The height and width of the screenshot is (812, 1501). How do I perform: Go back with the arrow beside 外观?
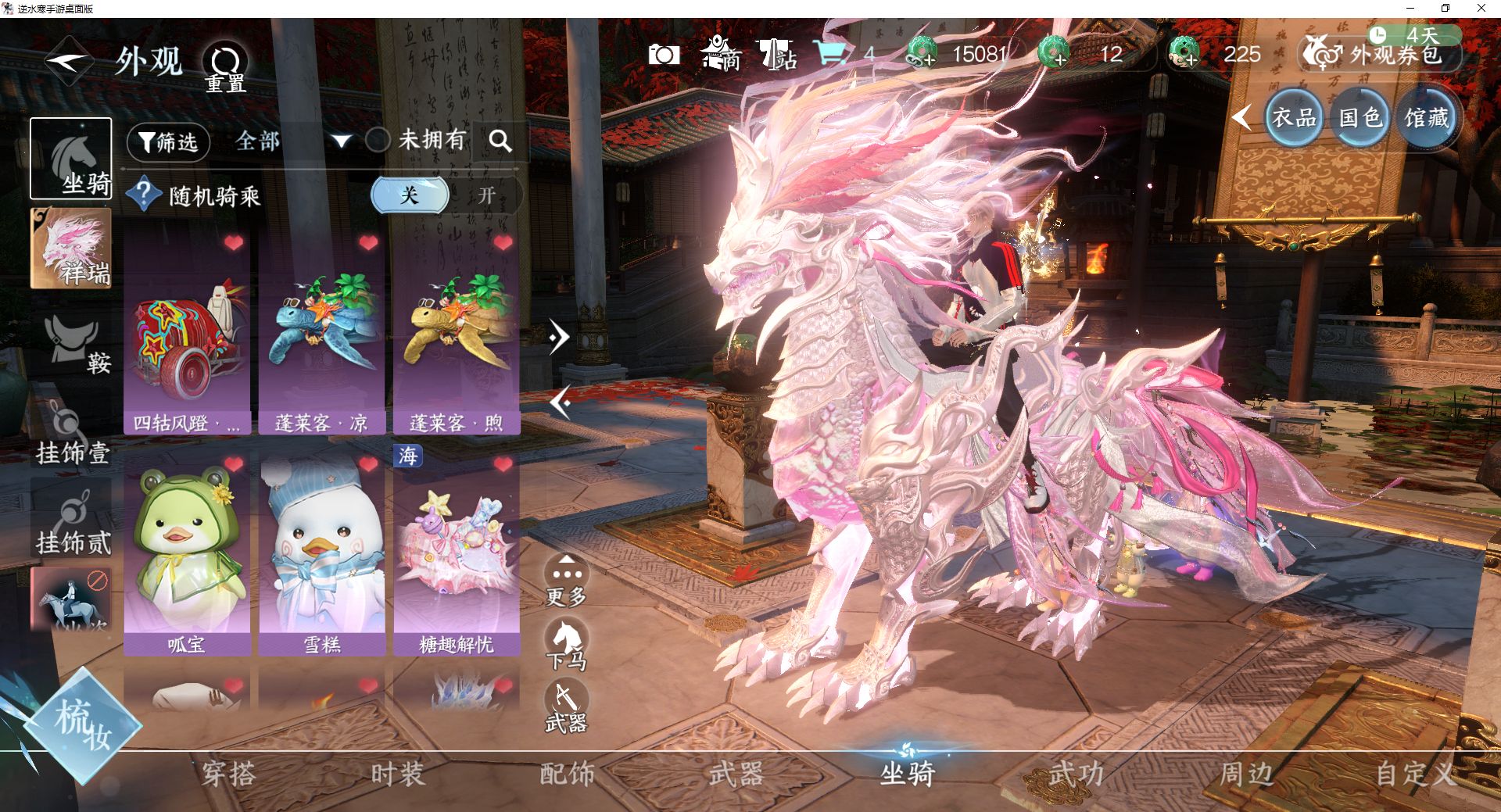69,62
